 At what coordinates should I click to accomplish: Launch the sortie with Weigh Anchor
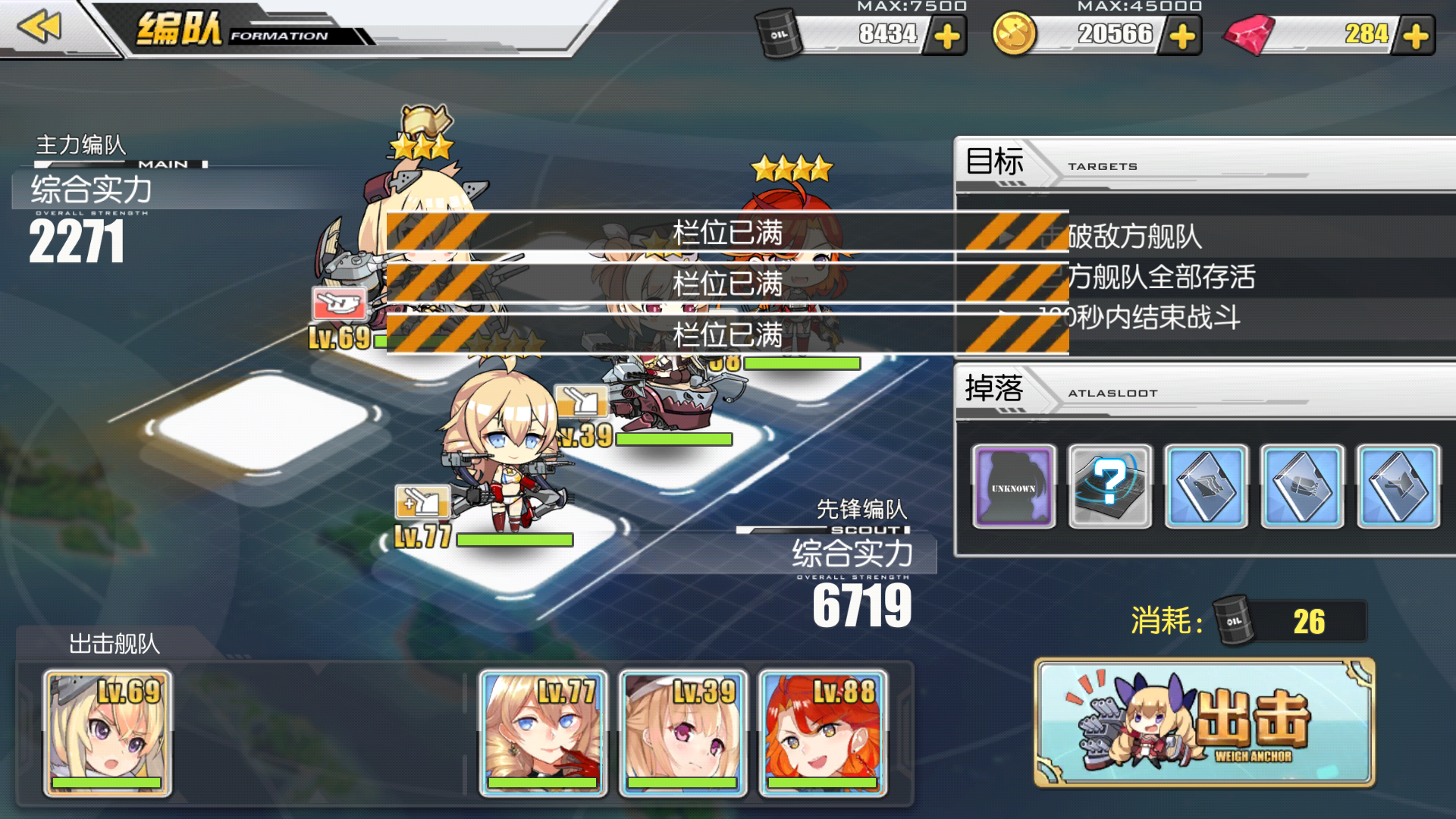pyautogui.click(x=1204, y=723)
